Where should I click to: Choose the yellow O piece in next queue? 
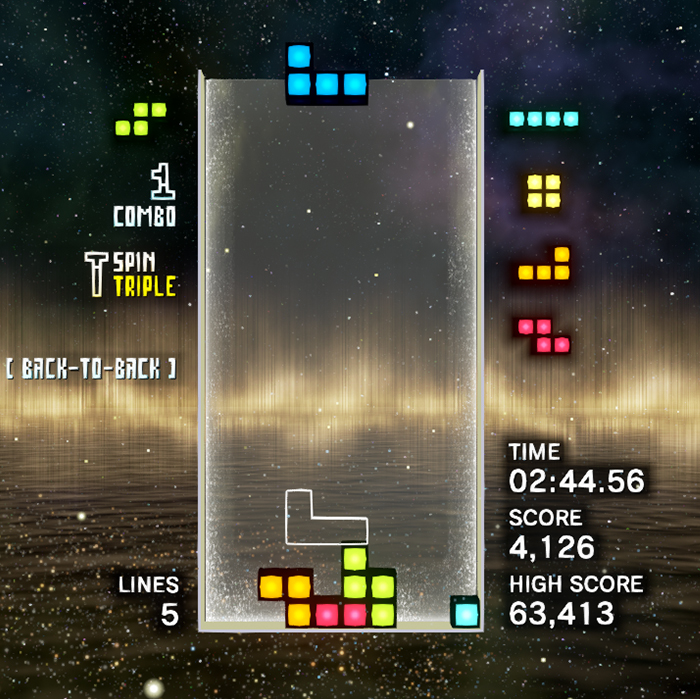click(544, 190)
